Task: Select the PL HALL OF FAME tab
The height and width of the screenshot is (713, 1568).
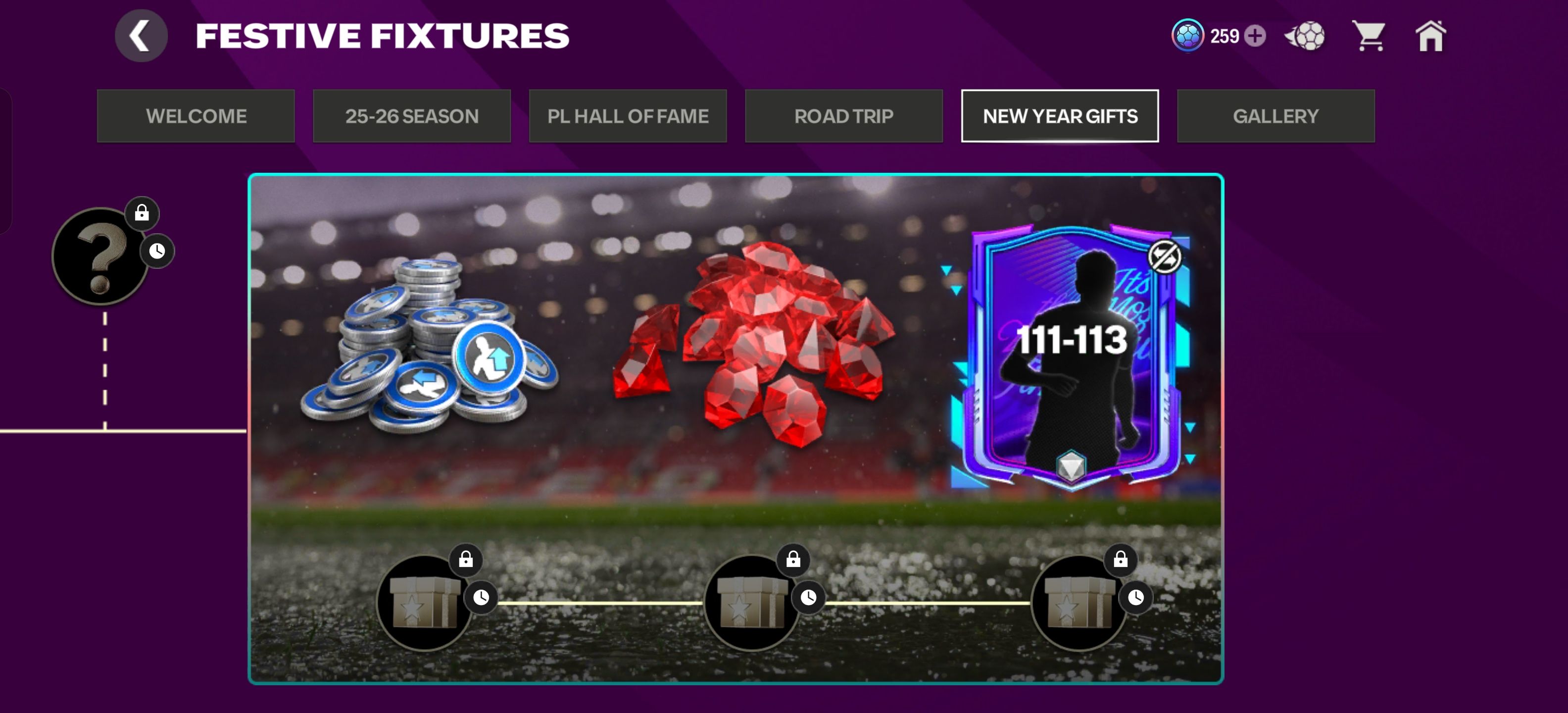Action: [628, 116]
